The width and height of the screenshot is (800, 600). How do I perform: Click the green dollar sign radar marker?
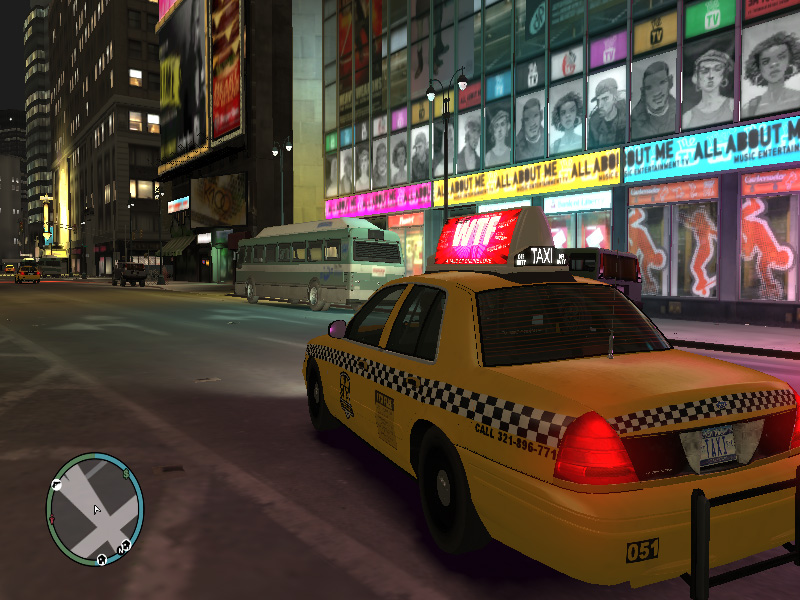coord(126,474)
